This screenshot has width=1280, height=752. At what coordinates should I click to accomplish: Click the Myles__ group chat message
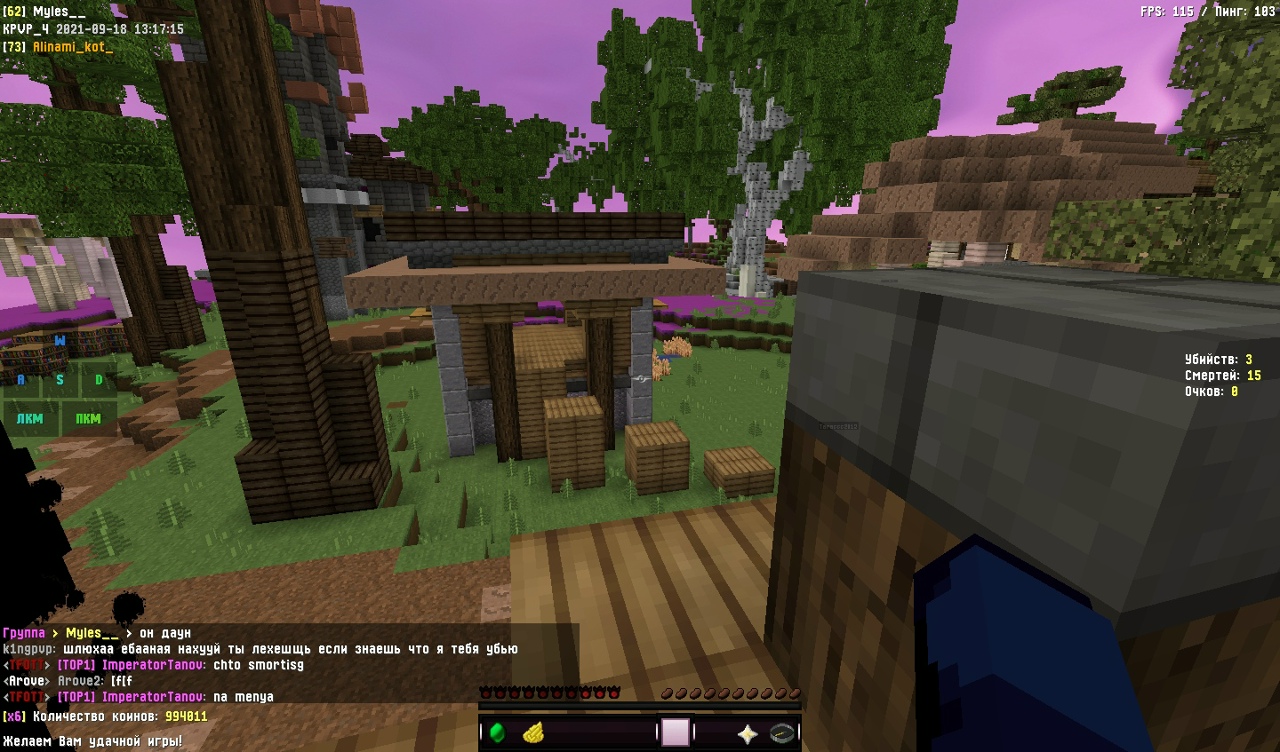(97, 633)
